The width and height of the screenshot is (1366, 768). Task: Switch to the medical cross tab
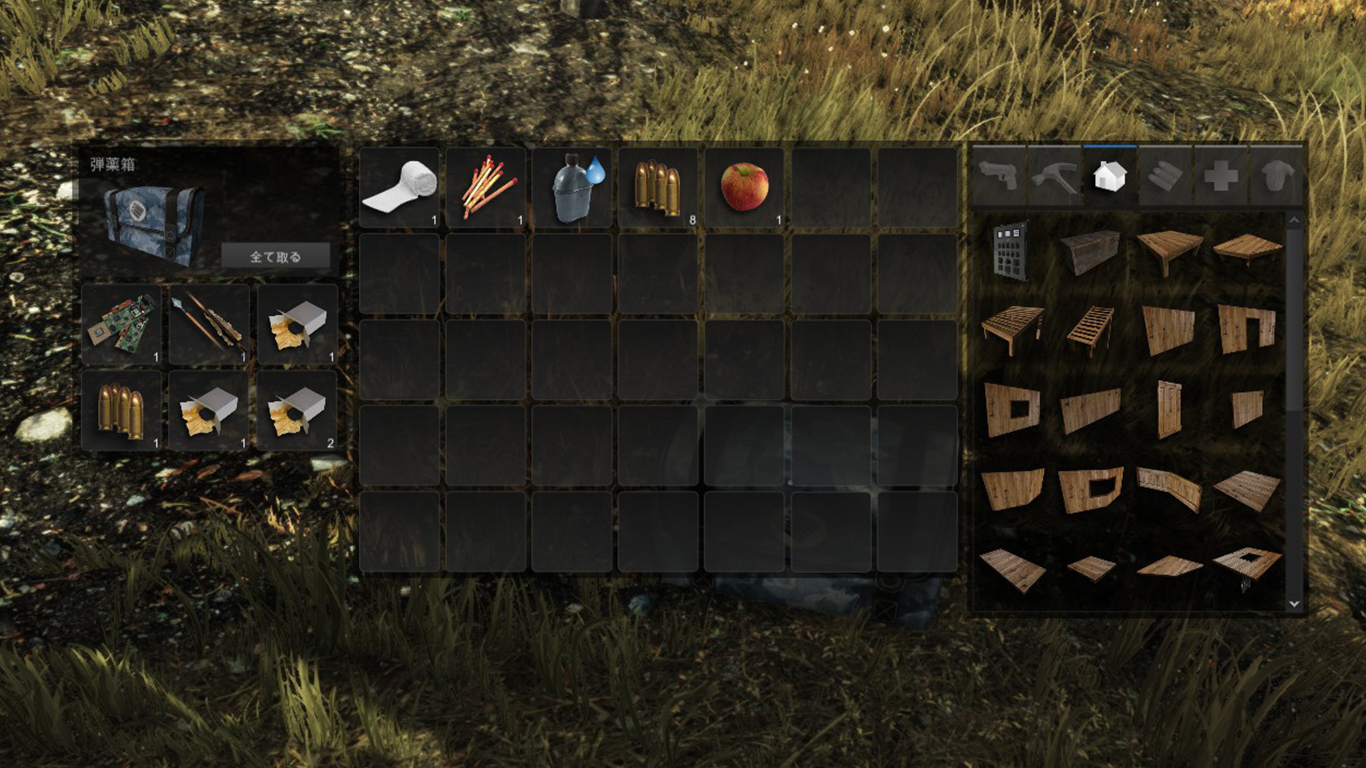tap(1221, 177)
